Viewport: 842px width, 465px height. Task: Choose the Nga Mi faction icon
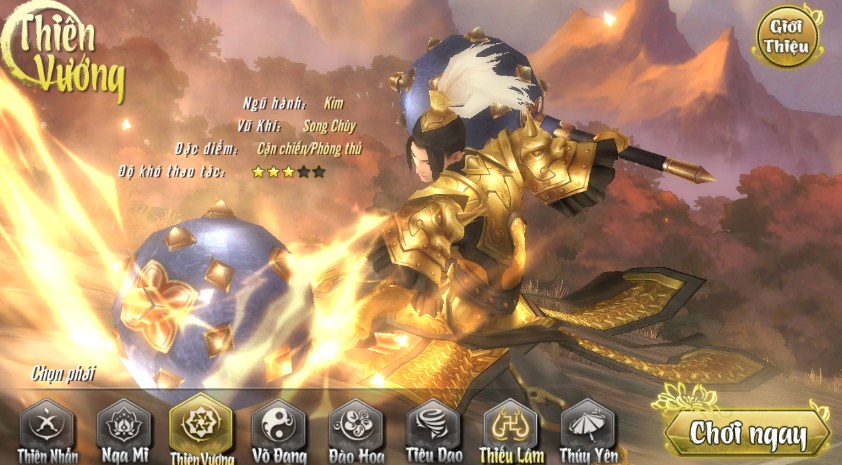coord(124,426)
